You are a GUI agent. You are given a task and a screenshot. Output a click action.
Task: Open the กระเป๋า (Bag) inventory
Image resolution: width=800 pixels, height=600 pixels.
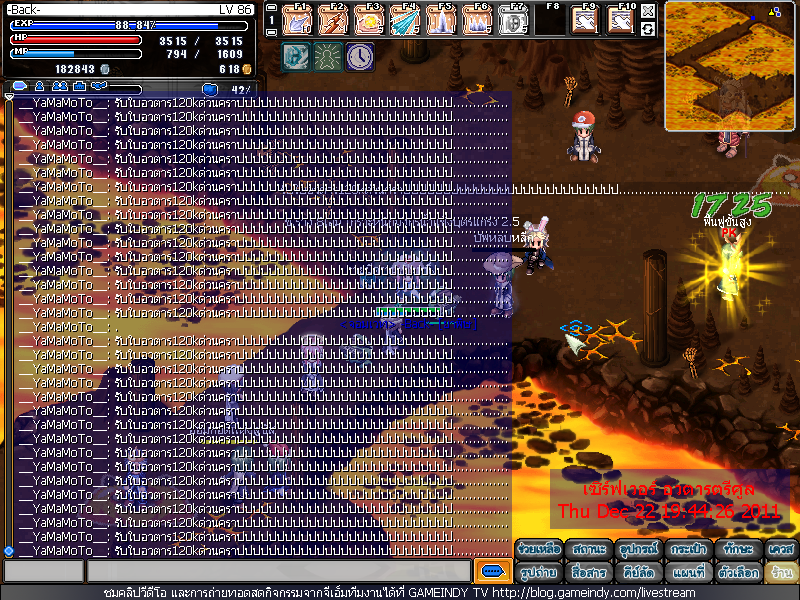687,549
